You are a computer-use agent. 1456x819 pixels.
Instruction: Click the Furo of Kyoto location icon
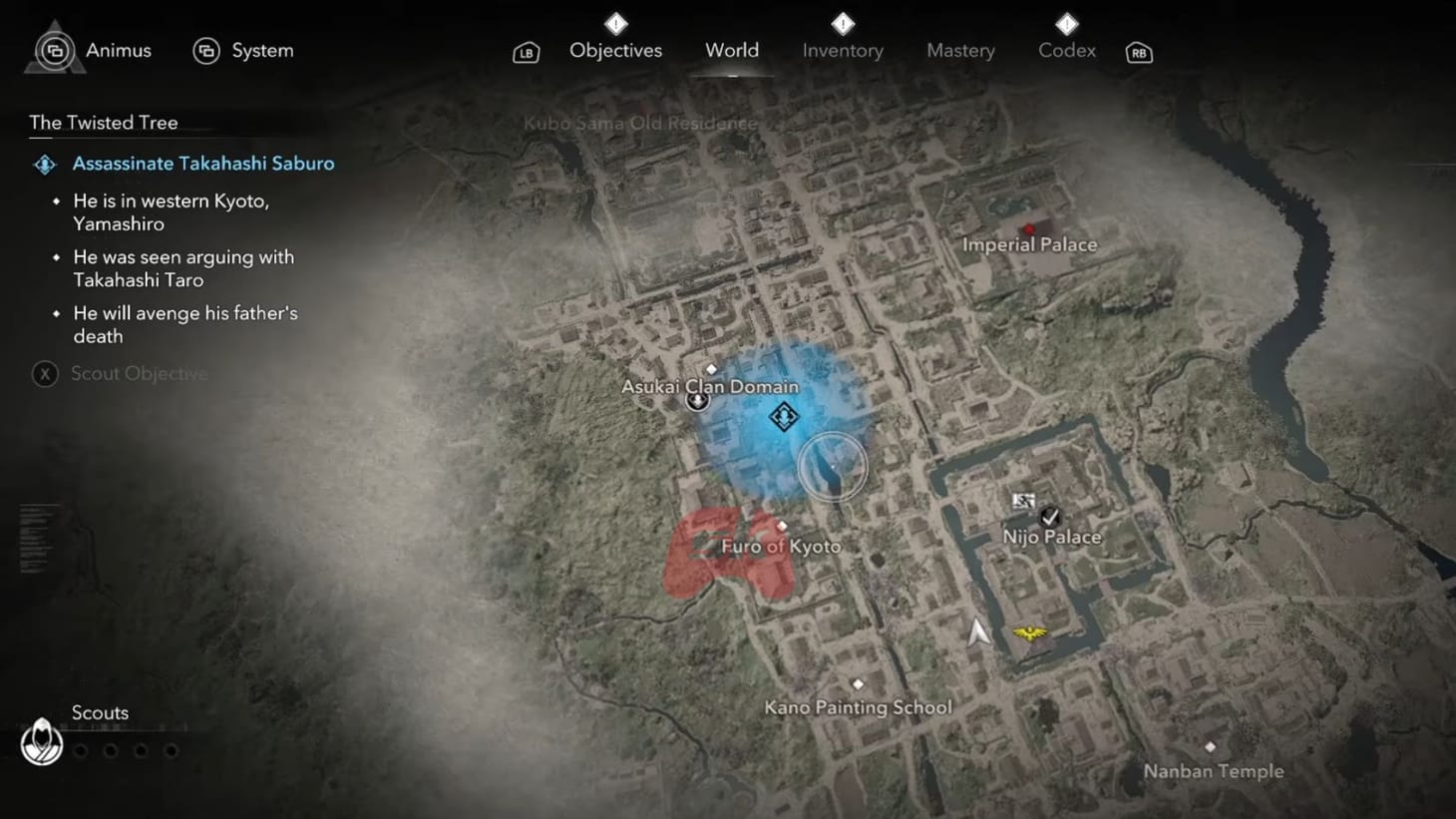781,526
